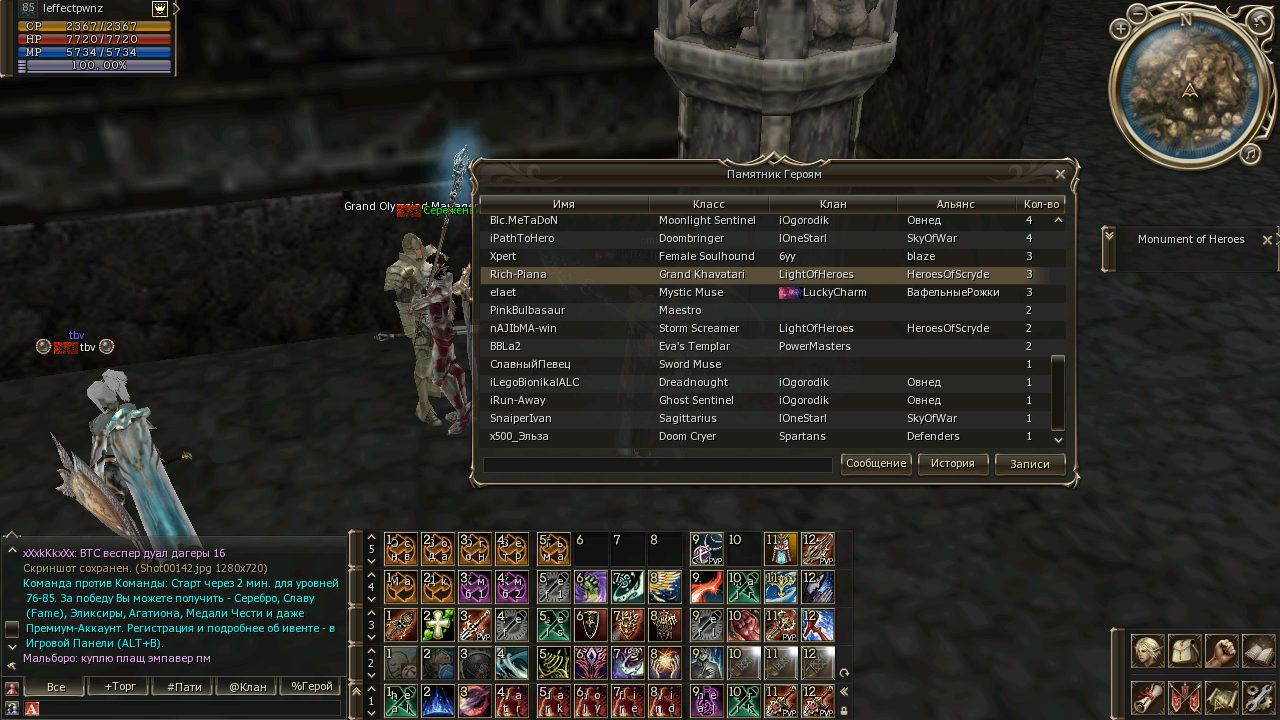Image resolution: width=1280 pixels, height=720 pixels.
Task: Open the История hero history
Action: [x=952, y=464]
